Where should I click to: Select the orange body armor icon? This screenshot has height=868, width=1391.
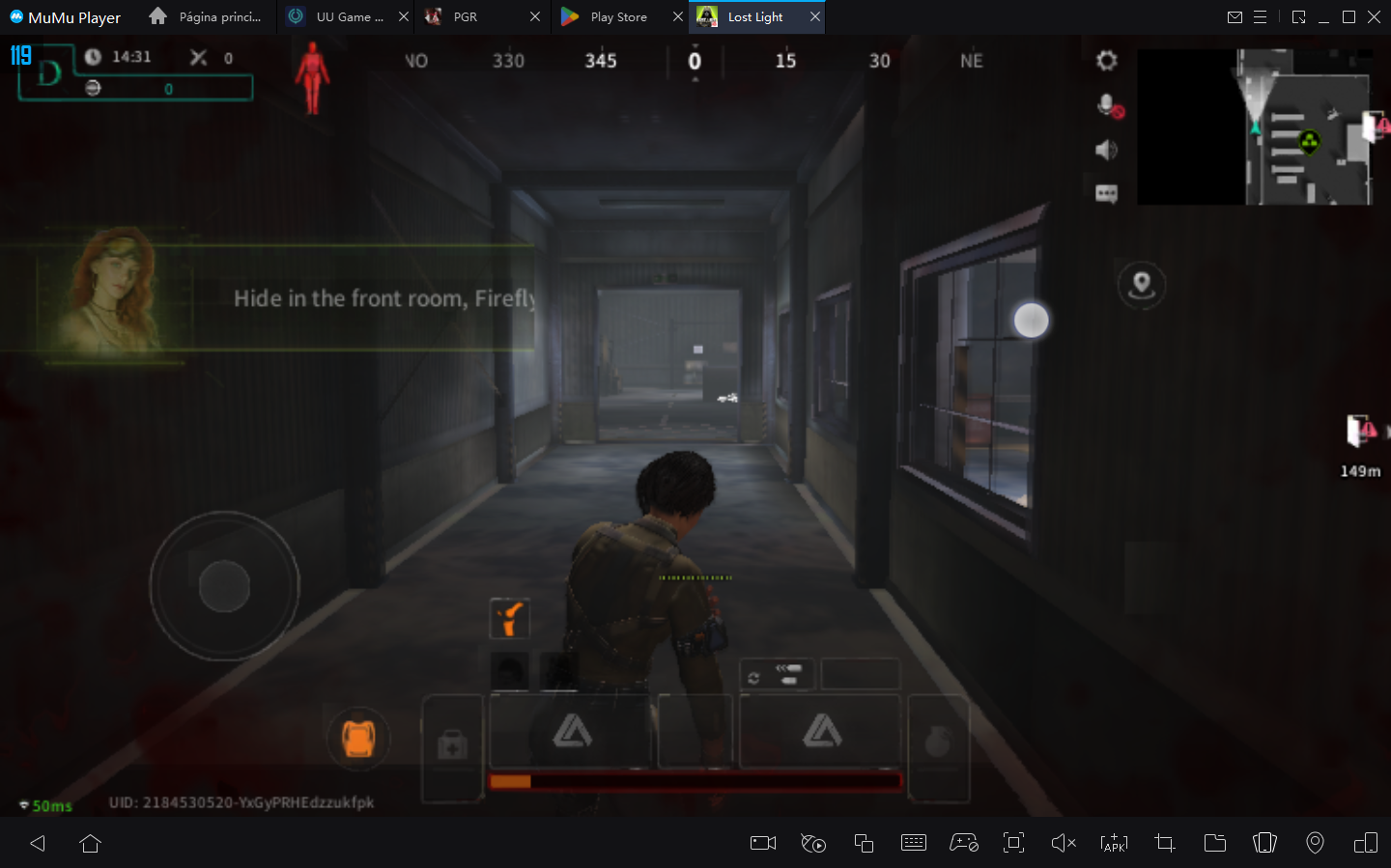[358, 738]
